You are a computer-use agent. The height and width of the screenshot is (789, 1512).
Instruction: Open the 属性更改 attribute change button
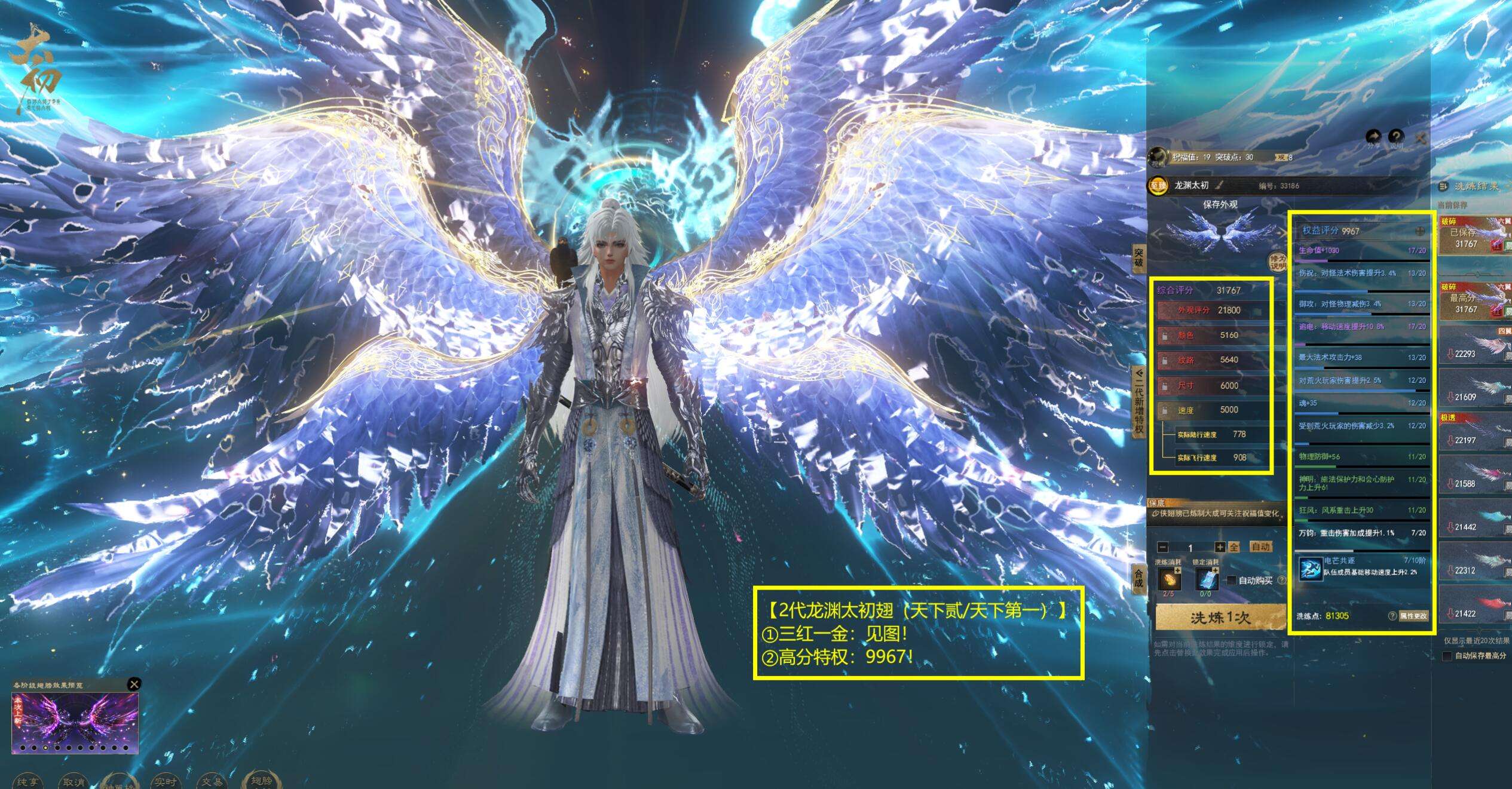pyautogui.click(x=1413, y=616)
